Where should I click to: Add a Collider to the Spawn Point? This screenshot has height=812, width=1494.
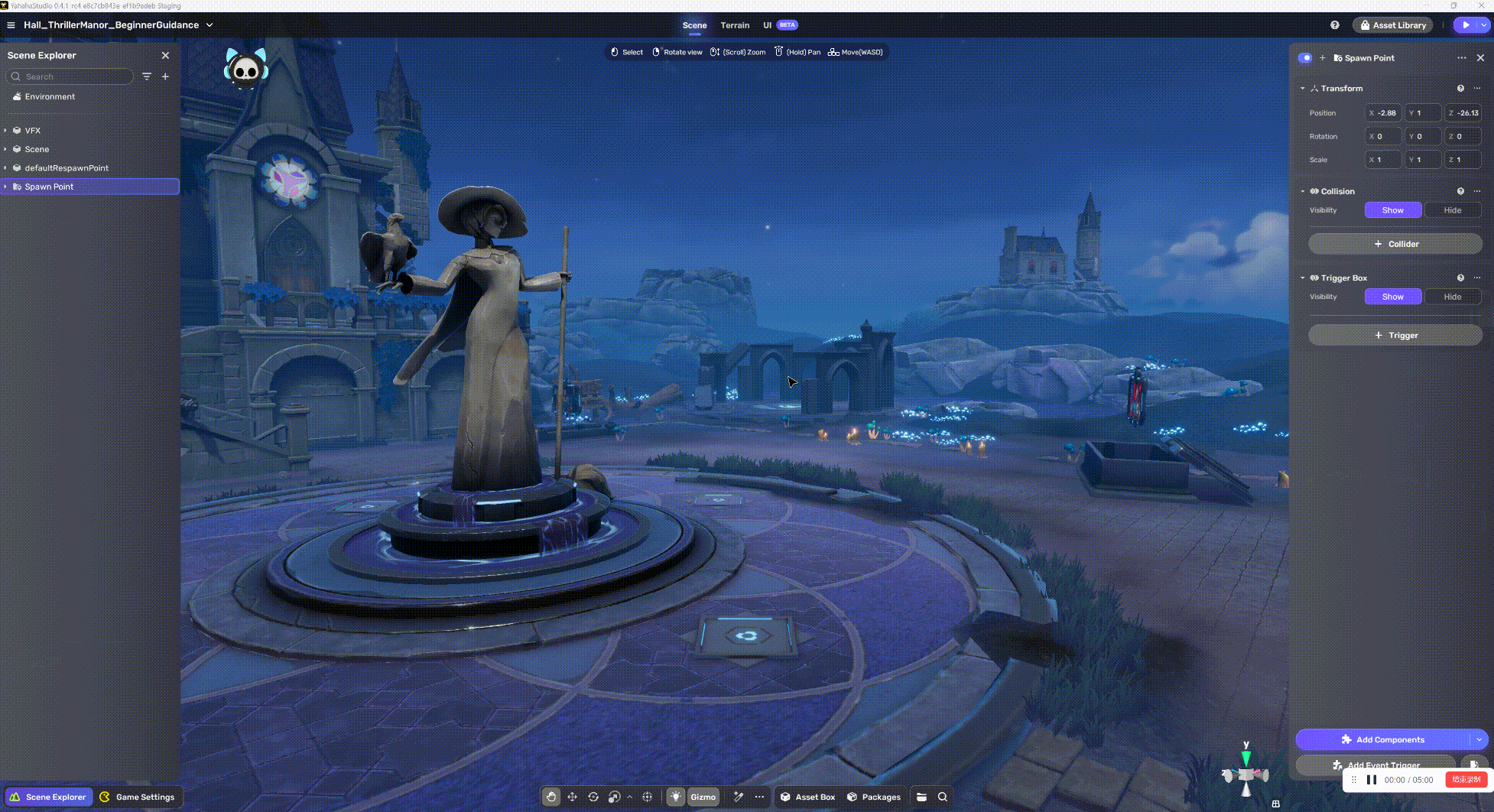[x=1395, y=244]
